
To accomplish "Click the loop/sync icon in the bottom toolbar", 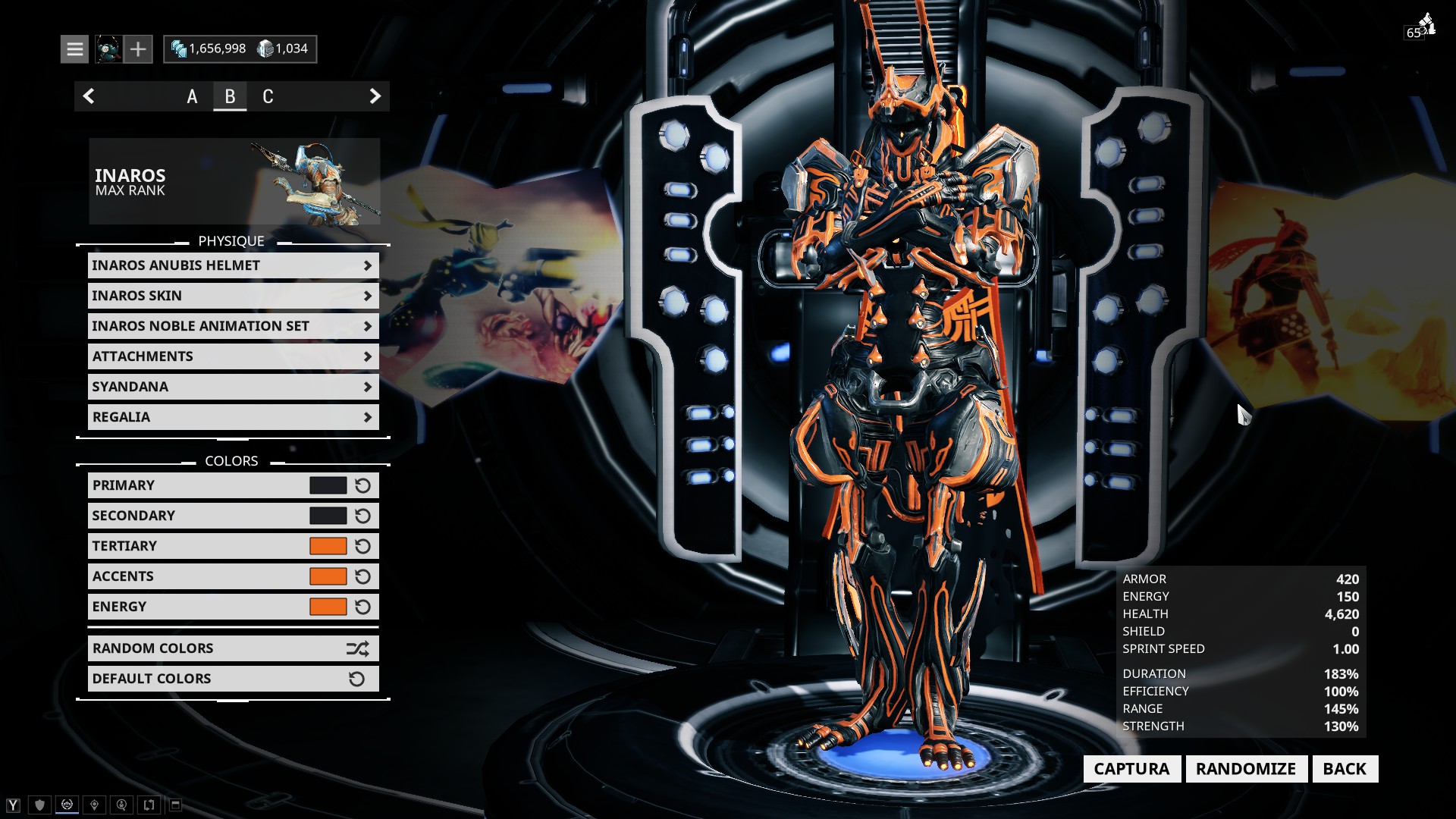I will (149, 804).
